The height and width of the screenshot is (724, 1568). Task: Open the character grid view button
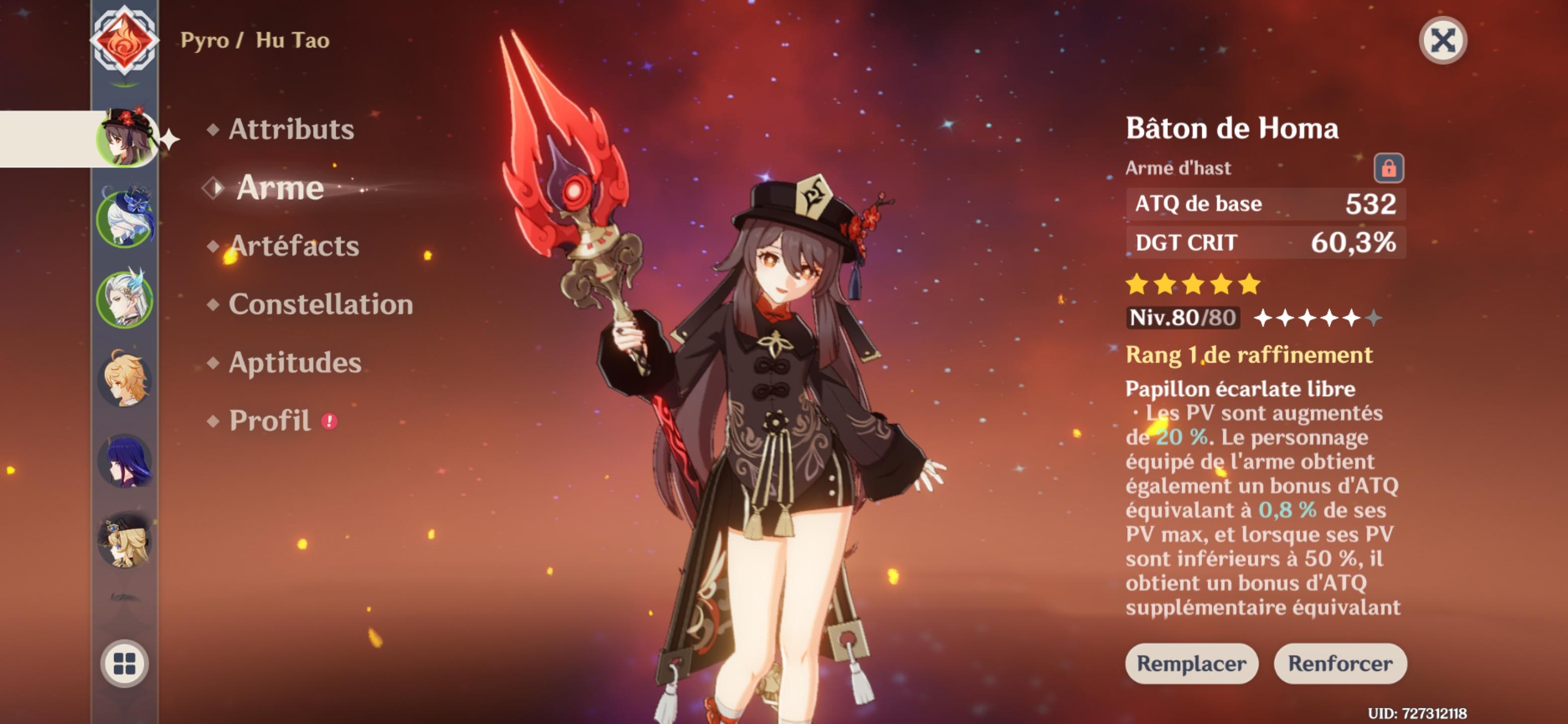(125, 663)
